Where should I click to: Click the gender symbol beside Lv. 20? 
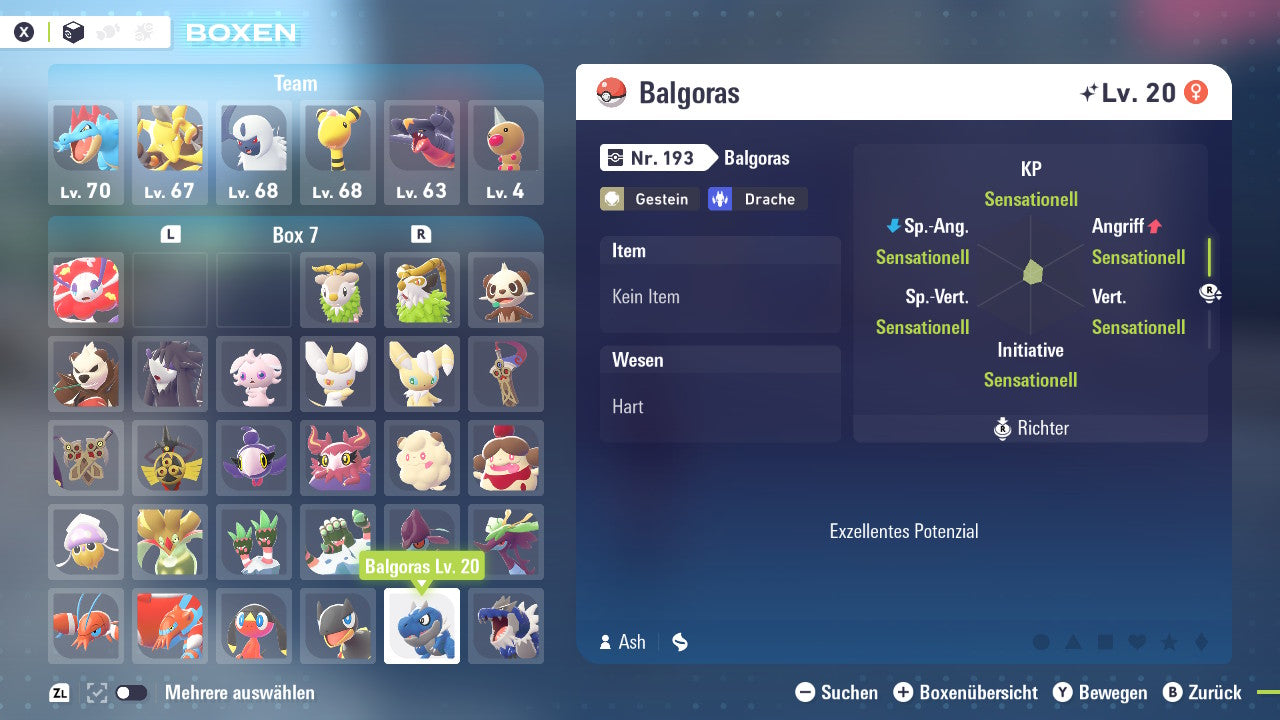[x=1197, y=91]
